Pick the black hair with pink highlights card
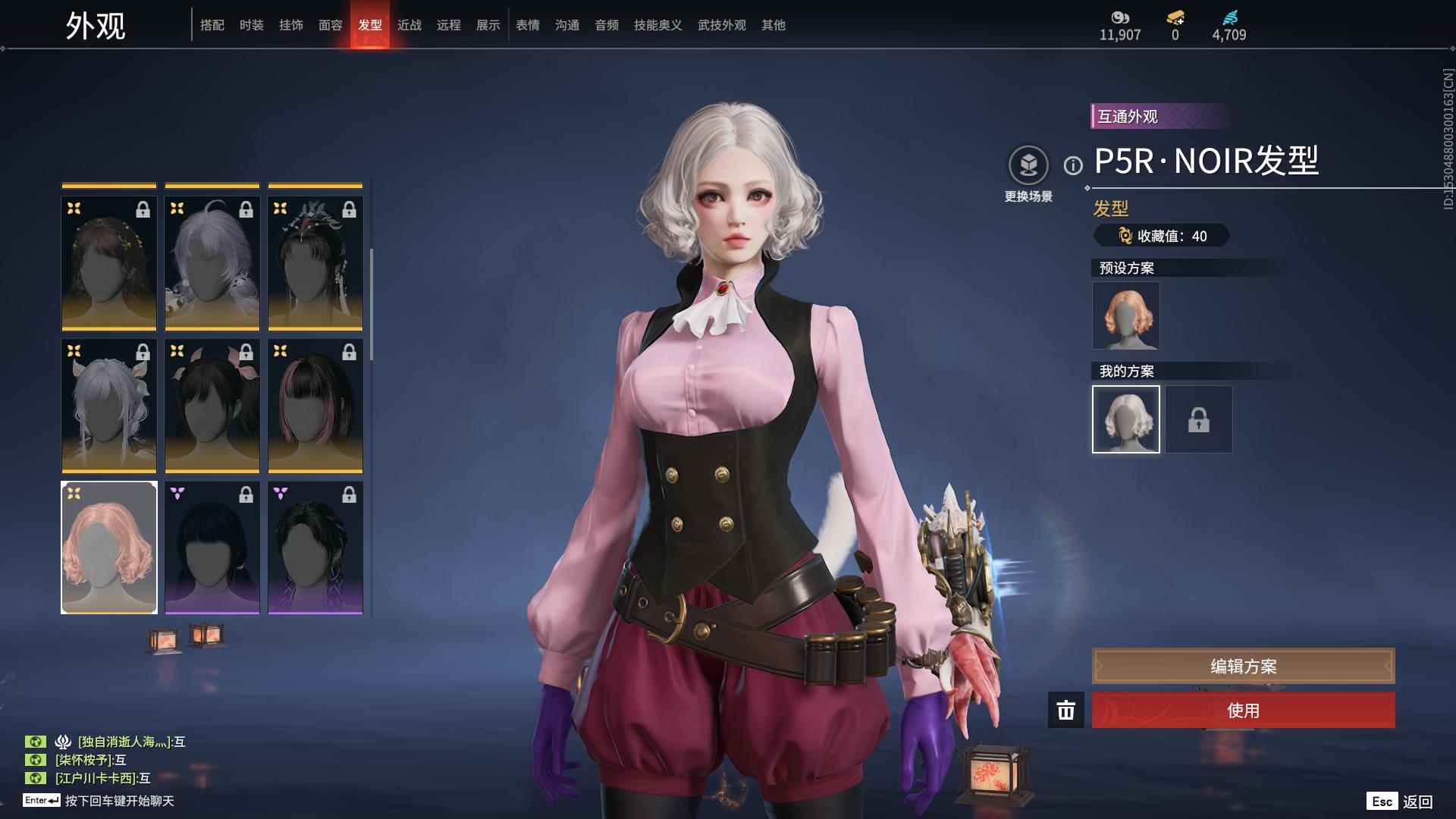 pos(315,406)
